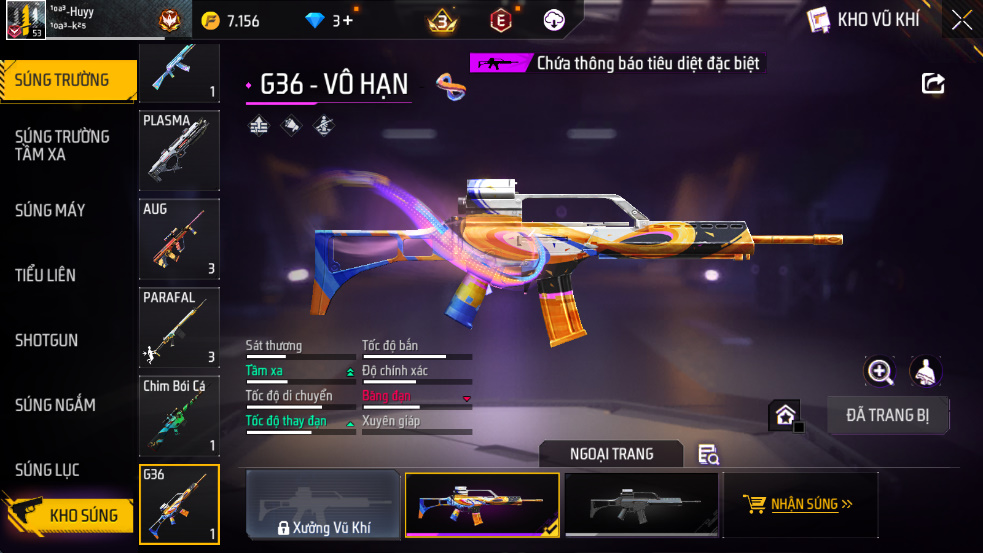Pick the AUG rifle from the list
This screenshot has width=983, height=553.
(x=179, y=238)
